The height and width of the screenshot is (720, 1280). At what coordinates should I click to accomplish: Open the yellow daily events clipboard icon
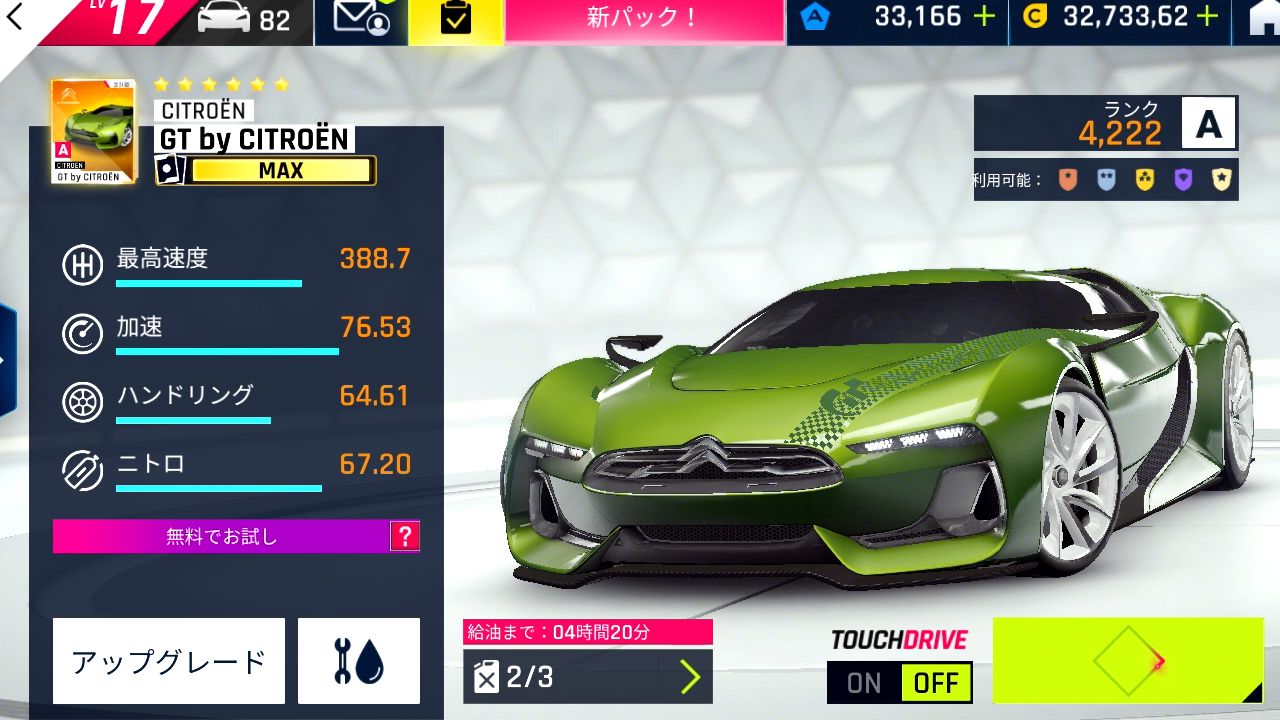tap(457, 19)
